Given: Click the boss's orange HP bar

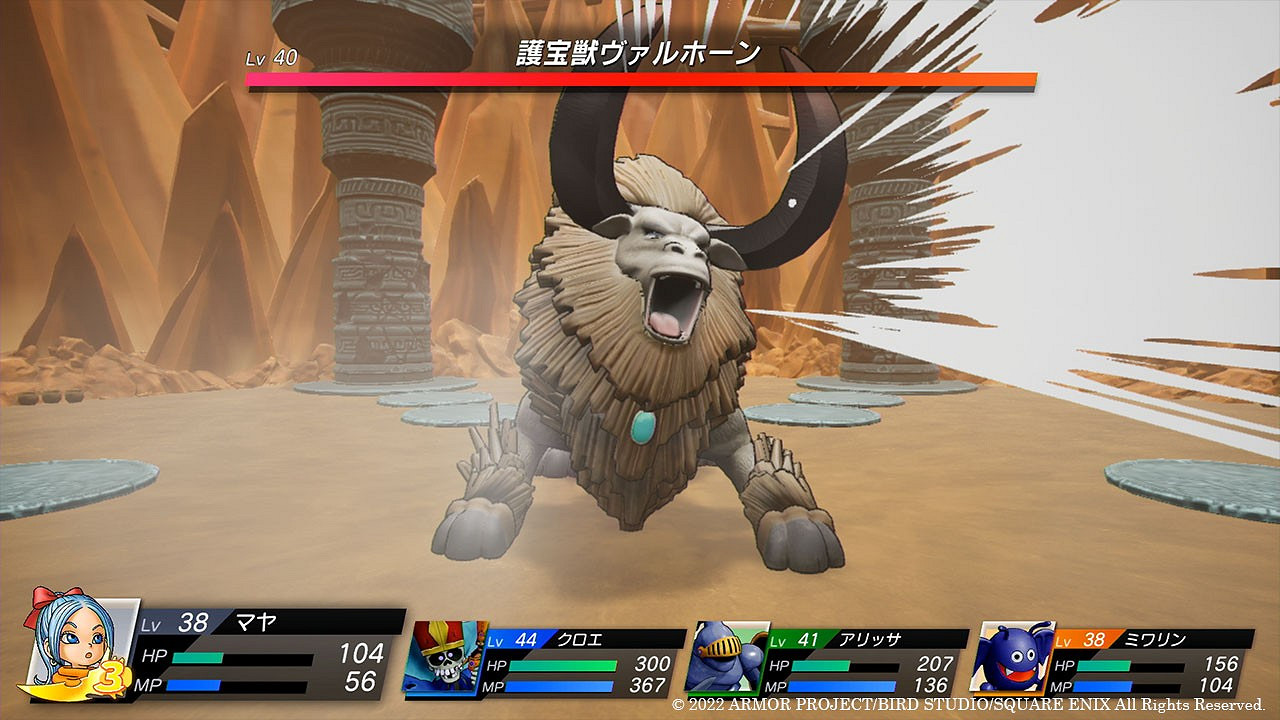Looking at the screenshot, I should (x=640, y=79).
